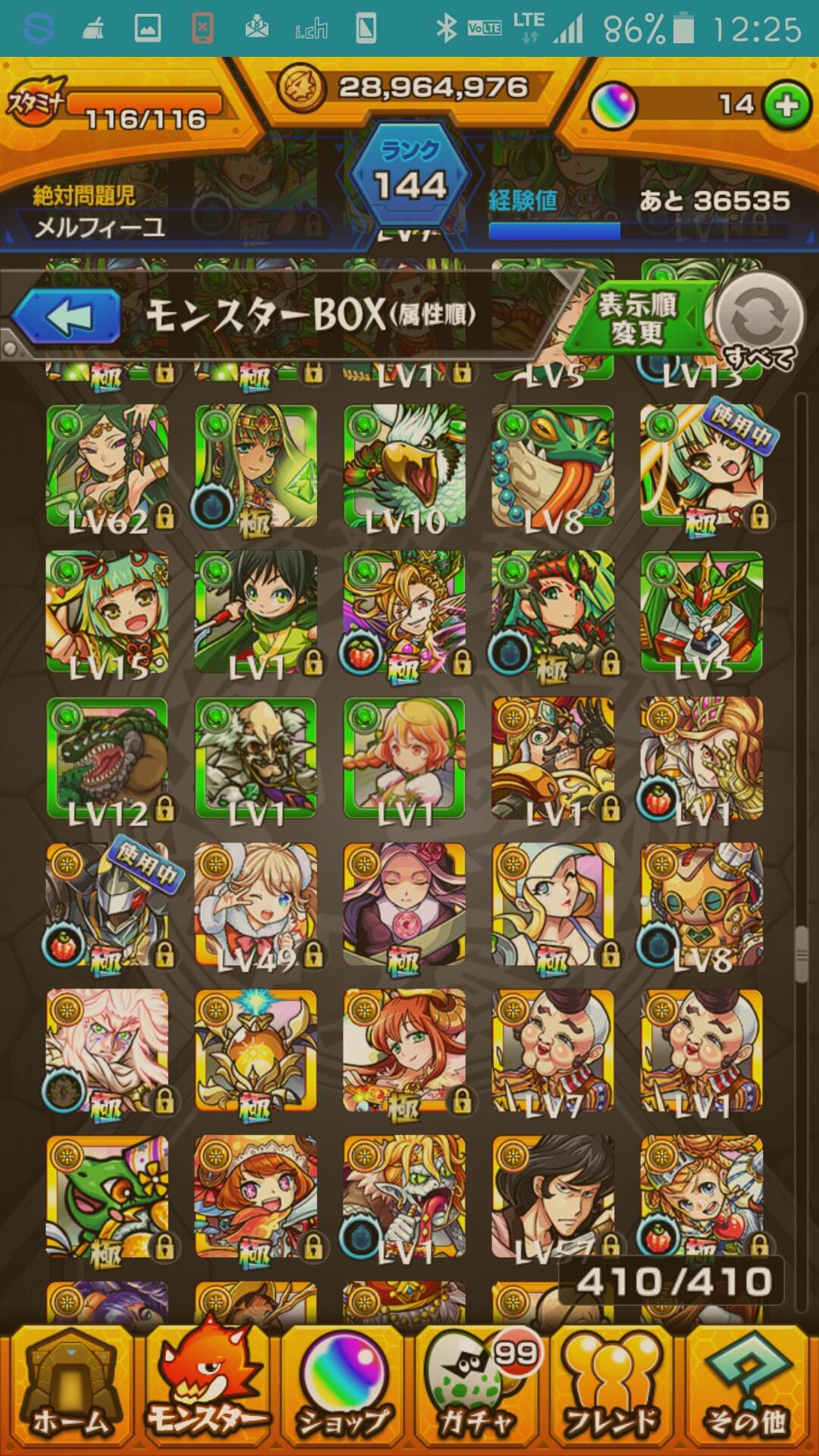Select the green robot monster LV5
819x1456 pixels.
[x=701, y=612]
